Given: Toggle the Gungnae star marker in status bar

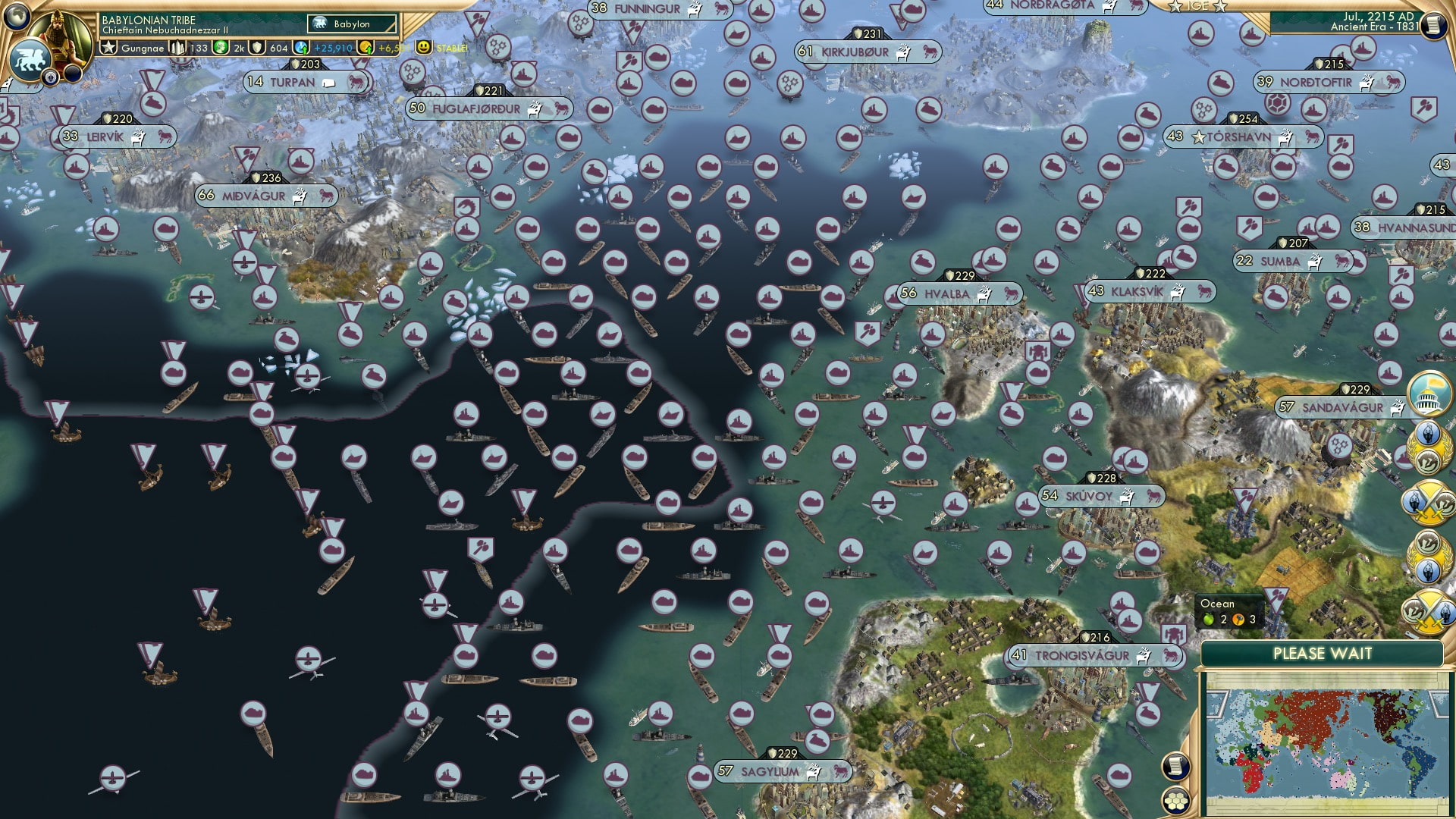Looking at the screenshot, I should pos(111,46).
